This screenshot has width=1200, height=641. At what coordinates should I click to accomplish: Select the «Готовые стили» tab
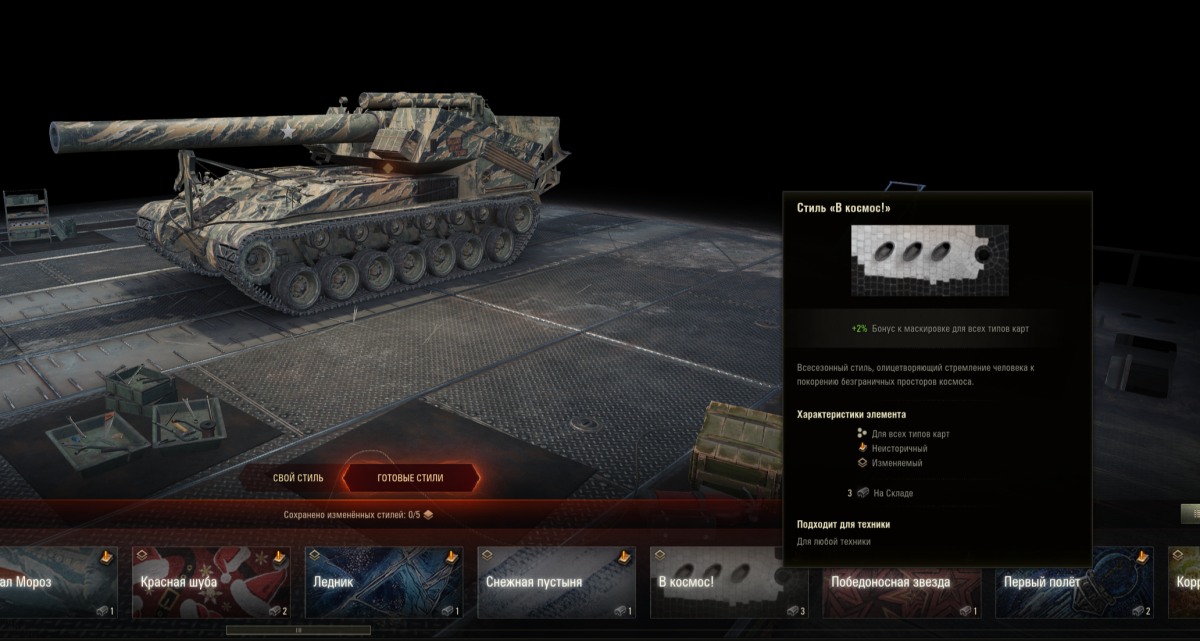coord(410,478)
